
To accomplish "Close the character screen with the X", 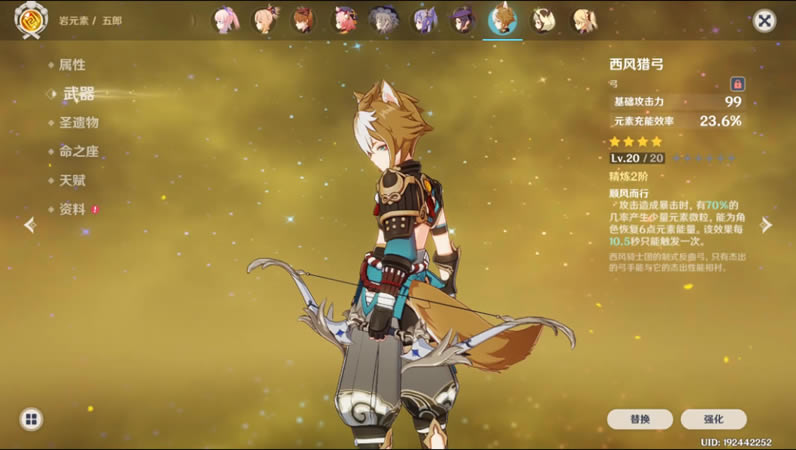I will tap(764, 20).
